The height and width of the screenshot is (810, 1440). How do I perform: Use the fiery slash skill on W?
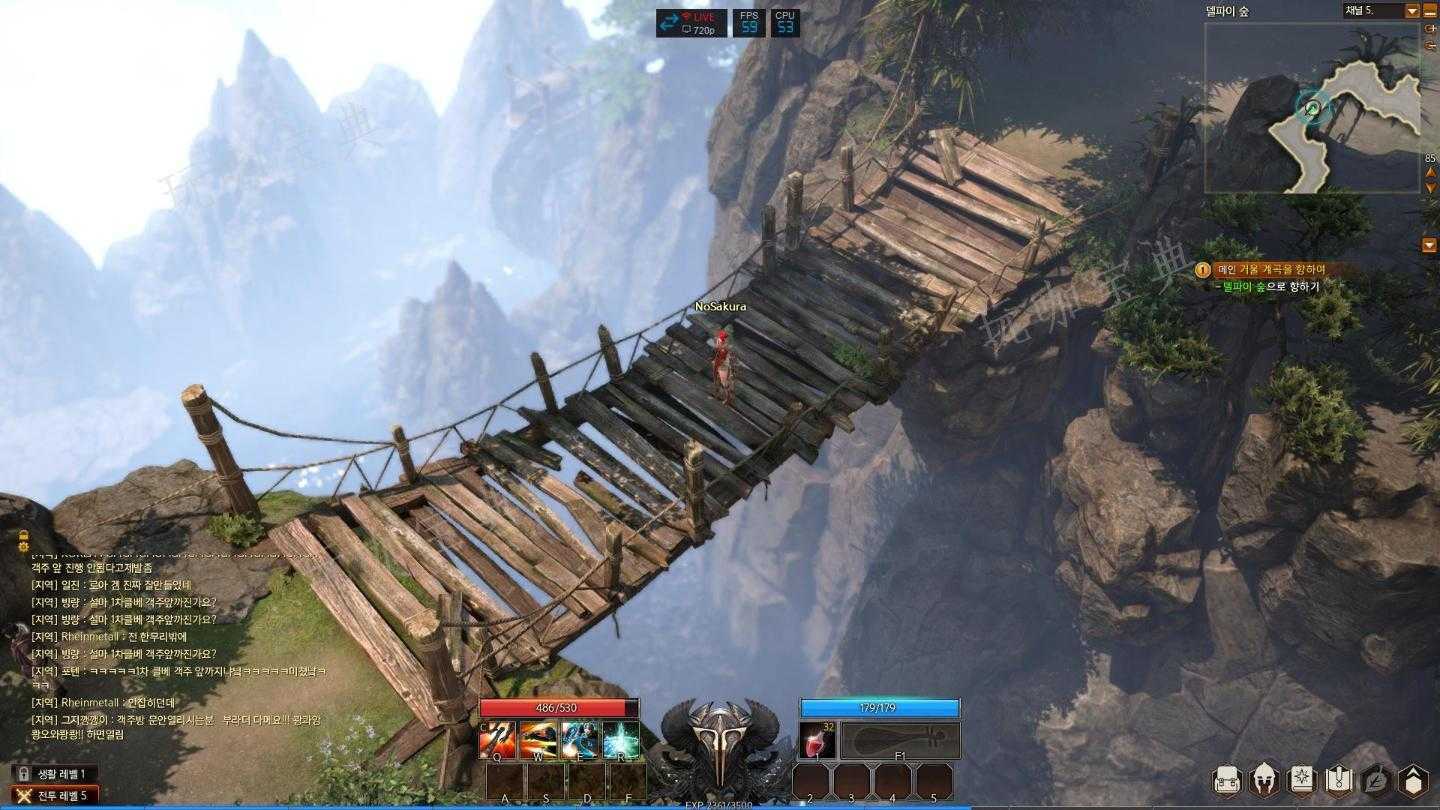coord(538,740)
